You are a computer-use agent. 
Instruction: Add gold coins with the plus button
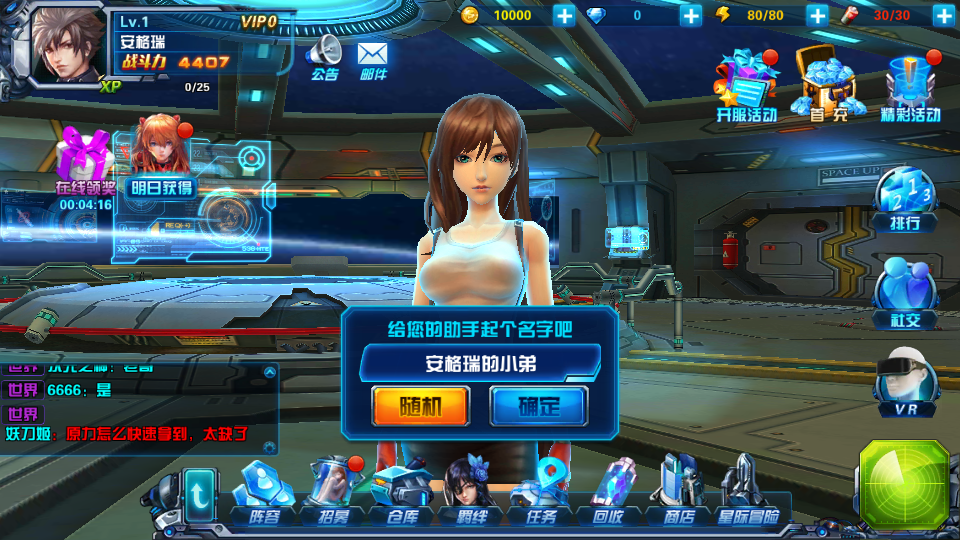point(564,15)
